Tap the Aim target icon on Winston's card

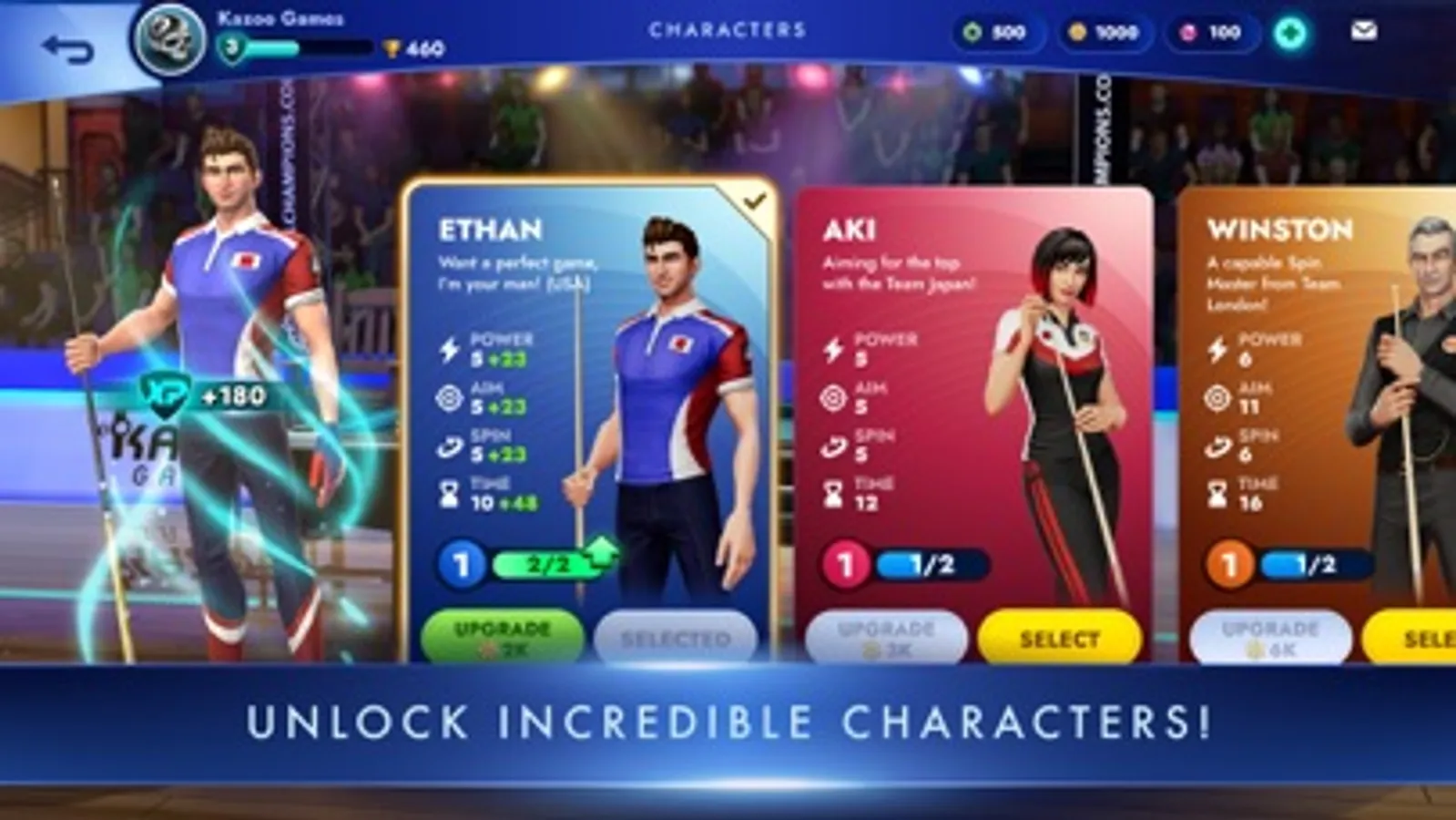coord(1217,395)
